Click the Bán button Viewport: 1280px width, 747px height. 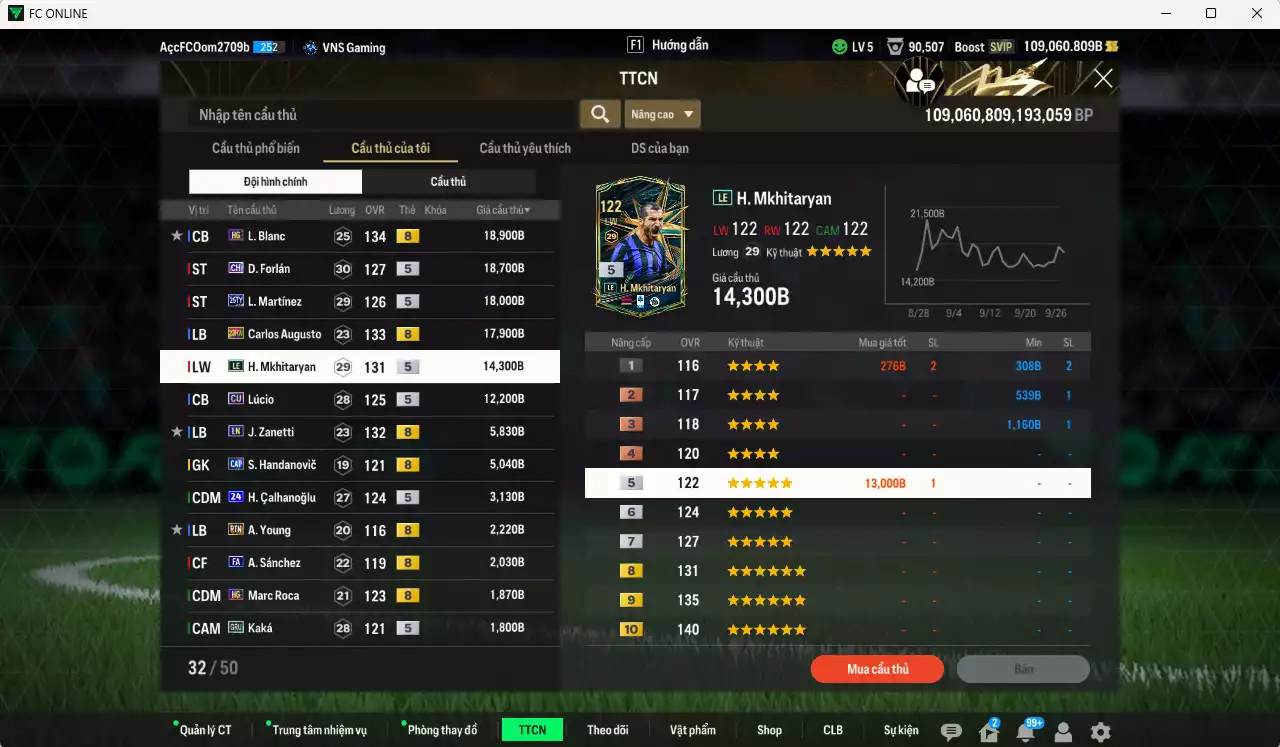coord(1024,669)
